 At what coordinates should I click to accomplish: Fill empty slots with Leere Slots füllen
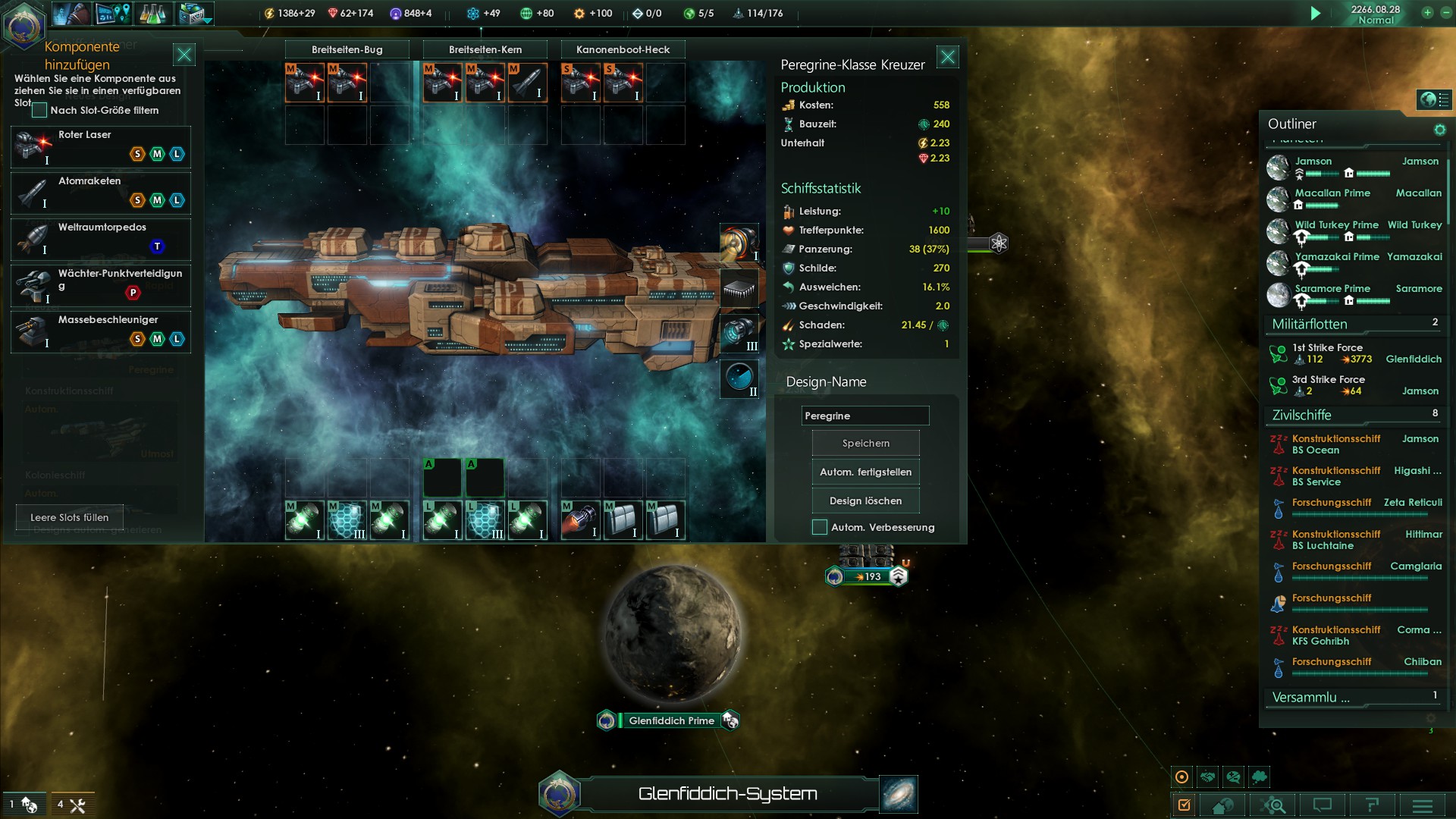tap(69, 517)
